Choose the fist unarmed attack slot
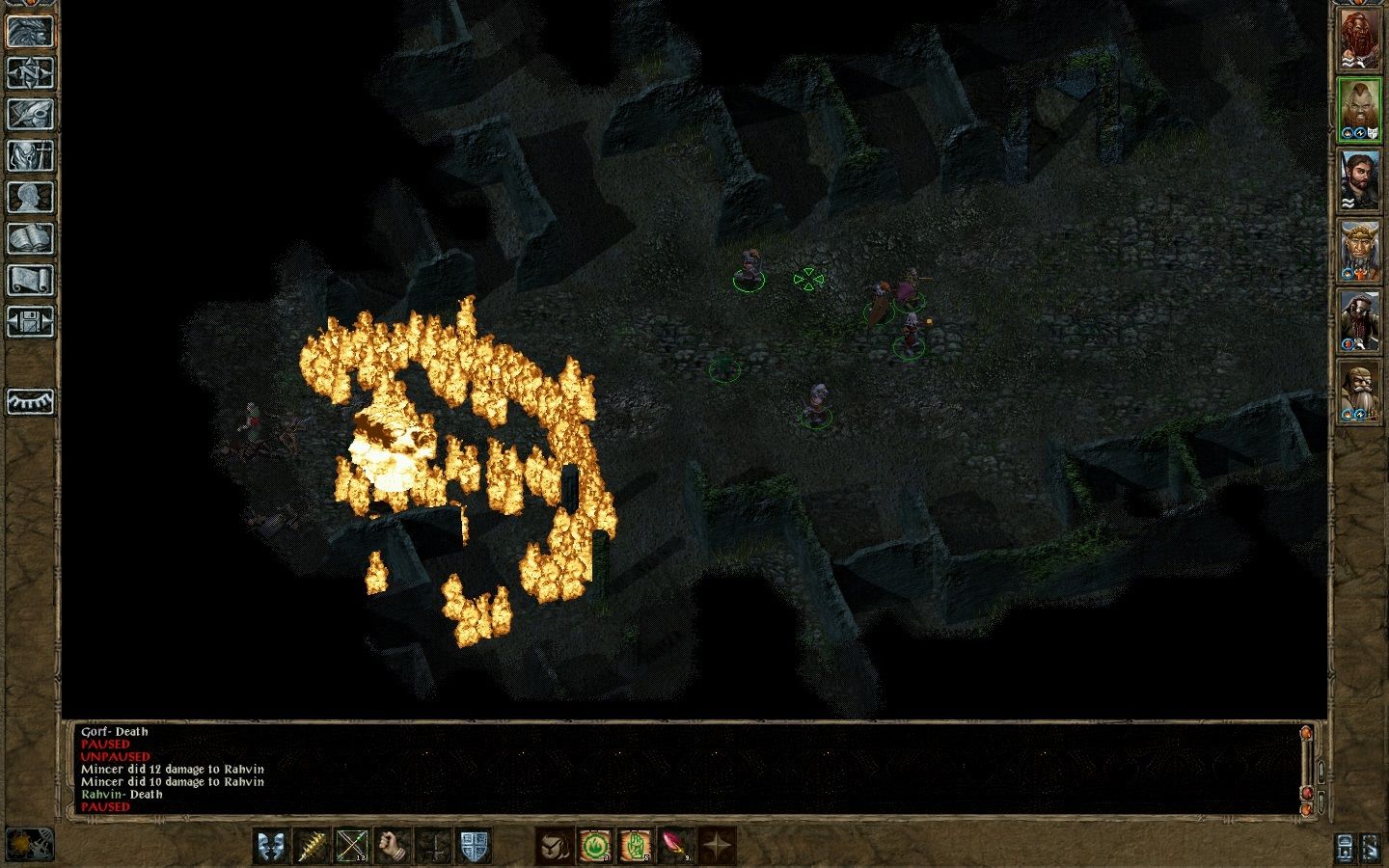Viewport: 1389px width, 868px height. click(x=393, y=846)
